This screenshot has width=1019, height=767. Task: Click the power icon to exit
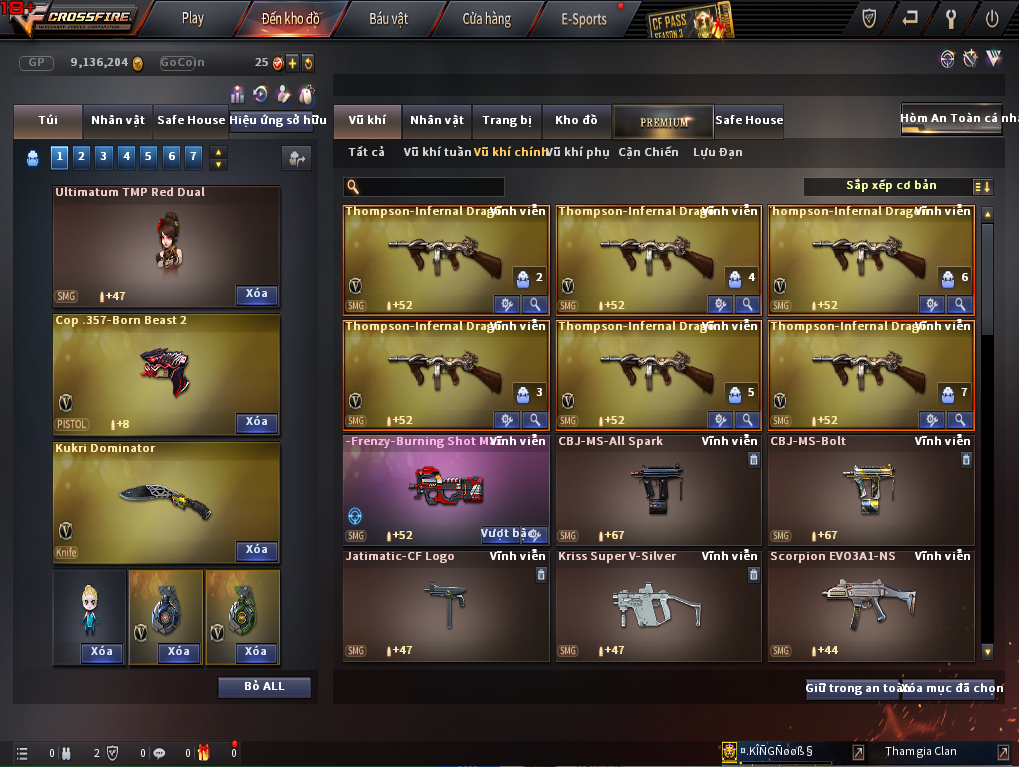[x=991, y=18]
